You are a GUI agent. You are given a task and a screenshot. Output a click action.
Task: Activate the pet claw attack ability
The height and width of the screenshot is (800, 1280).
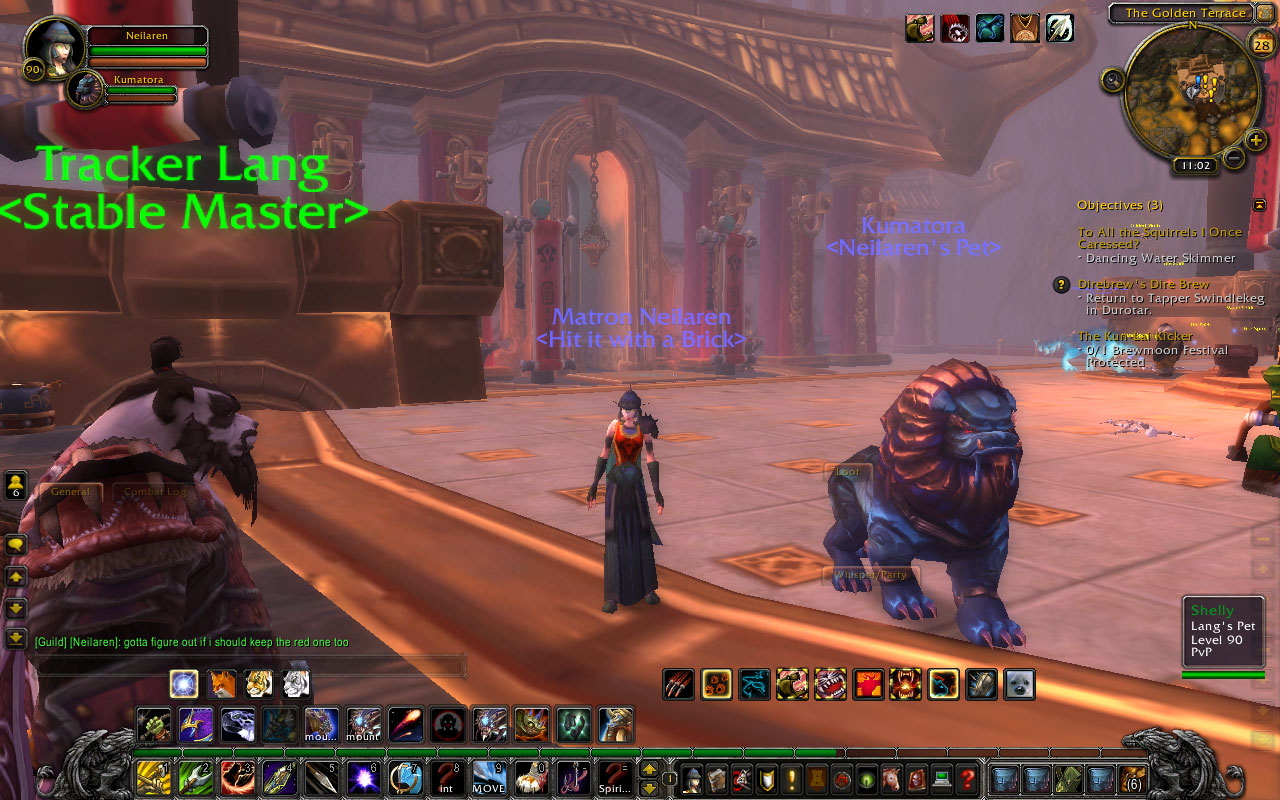tap(678, 684)
